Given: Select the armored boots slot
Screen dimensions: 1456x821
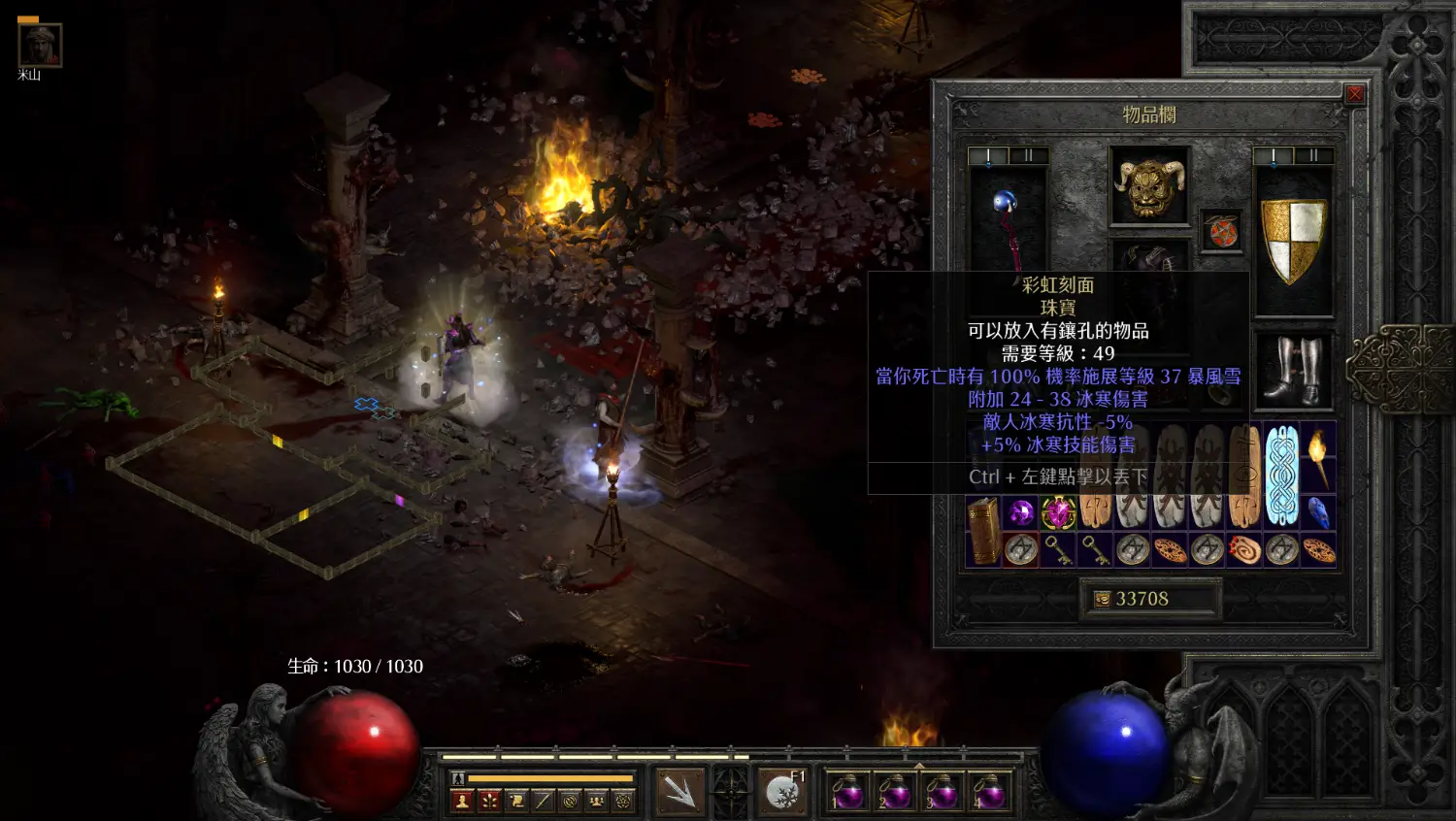Looking at the screenshot, I should pyautogui.click(x=1295, y=371).
